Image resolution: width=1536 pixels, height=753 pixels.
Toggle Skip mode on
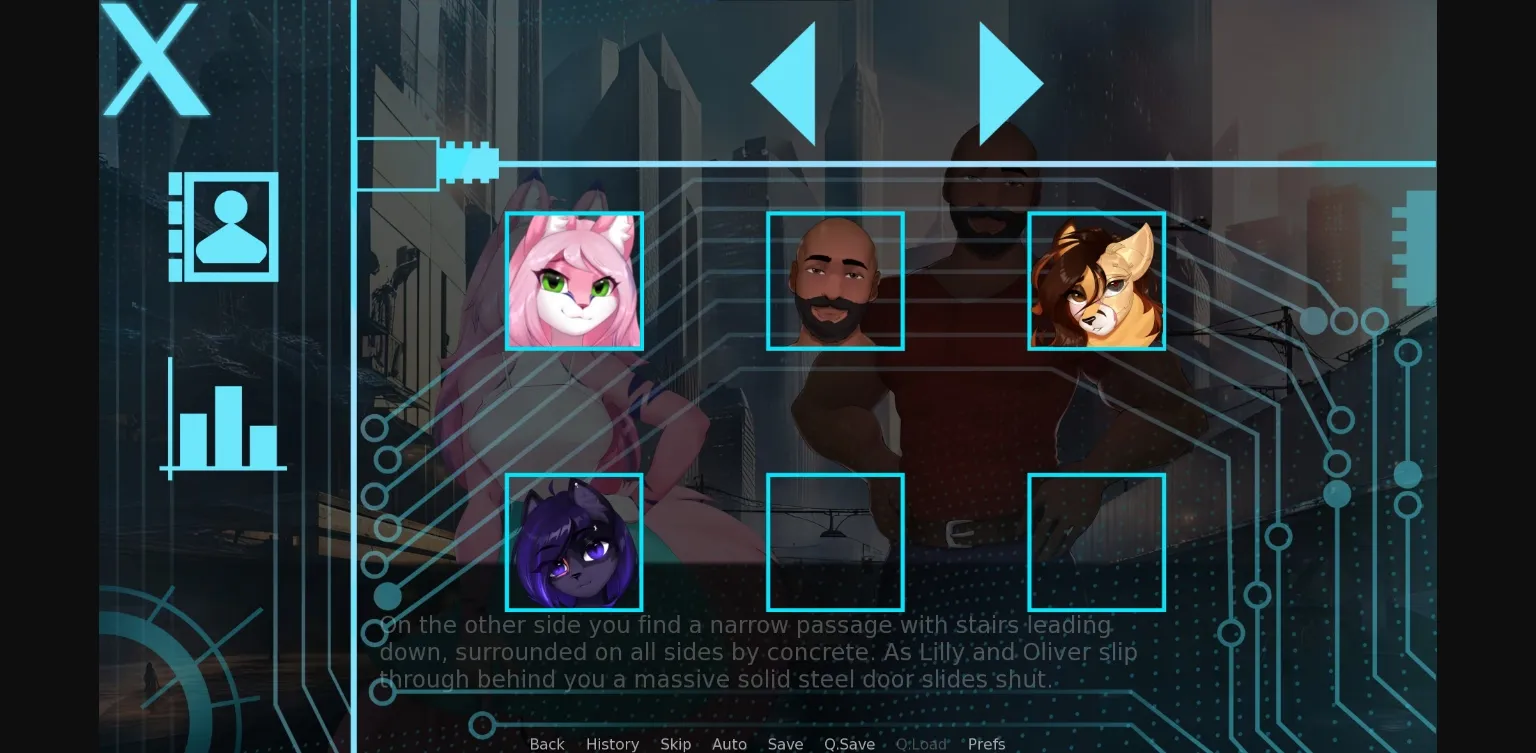pos(675,744)
